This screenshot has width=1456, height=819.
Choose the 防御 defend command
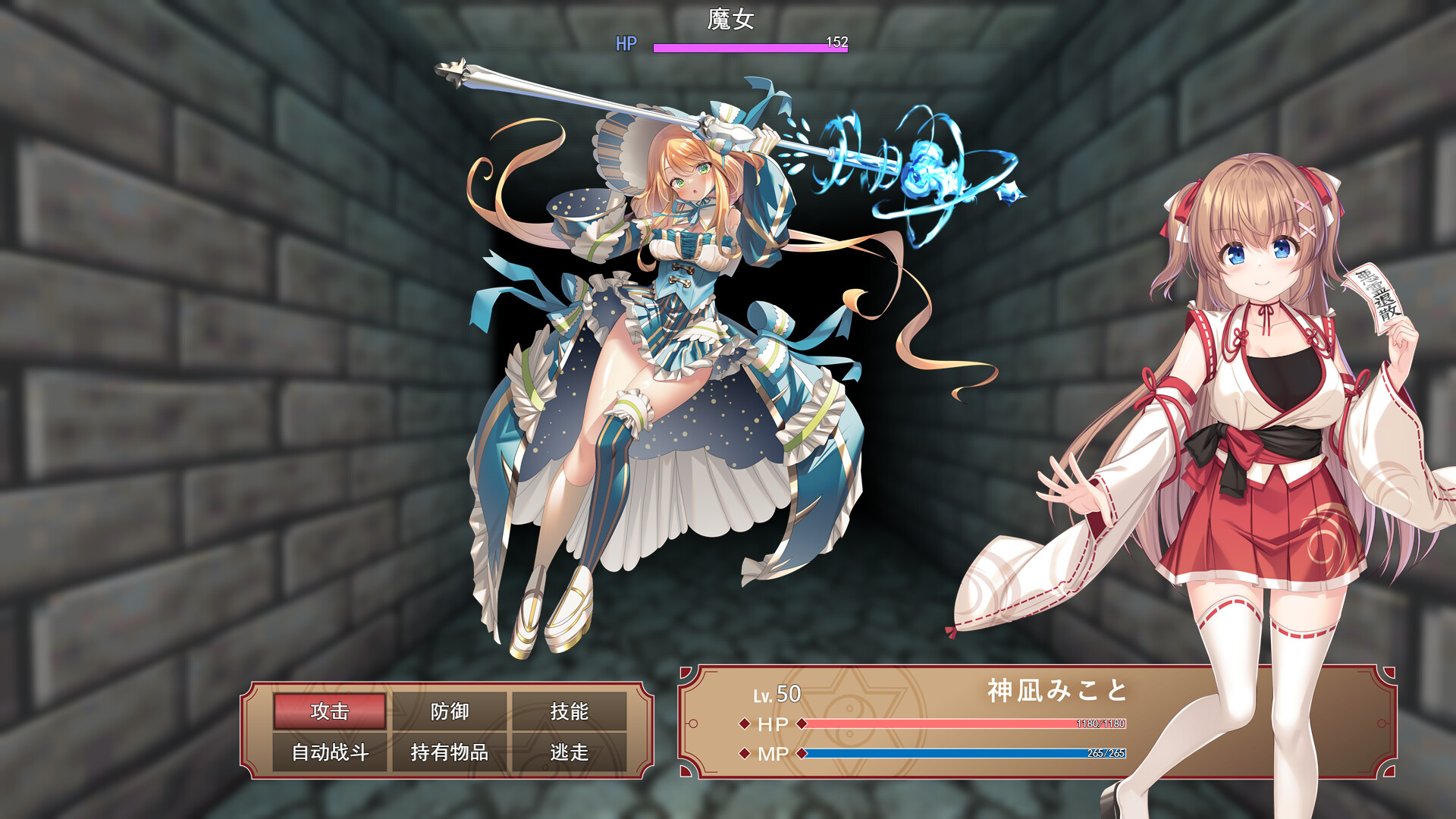point(450,711)
